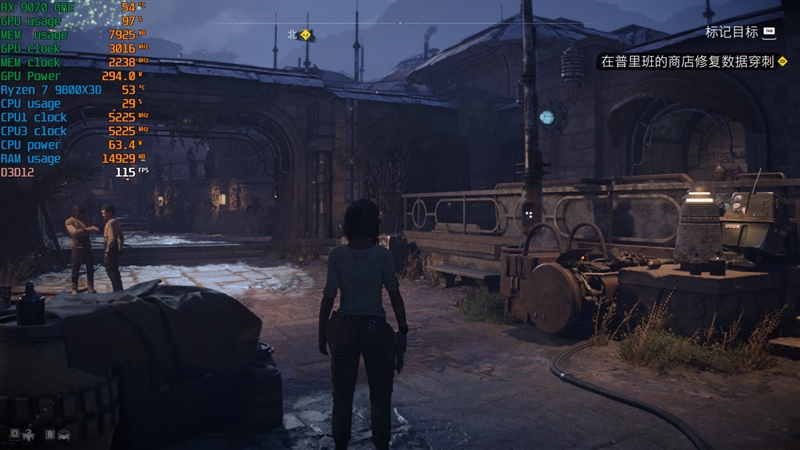The width and height of the screenshot is (800, 450).
Task: Select the 标记目标 objective tracker header
Action: (x=731, y=32)
